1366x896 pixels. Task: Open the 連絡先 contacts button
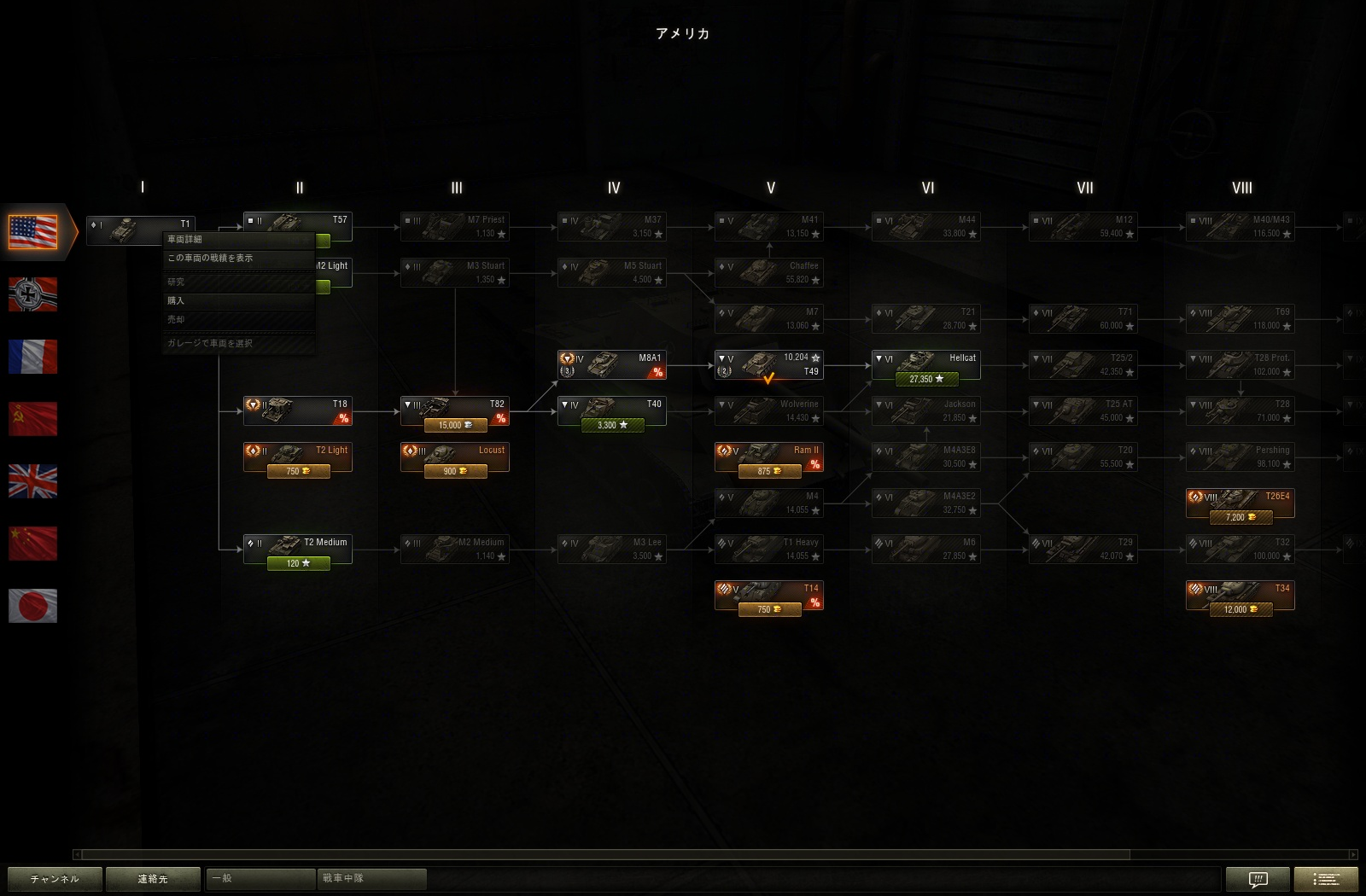tap(153, 879)
